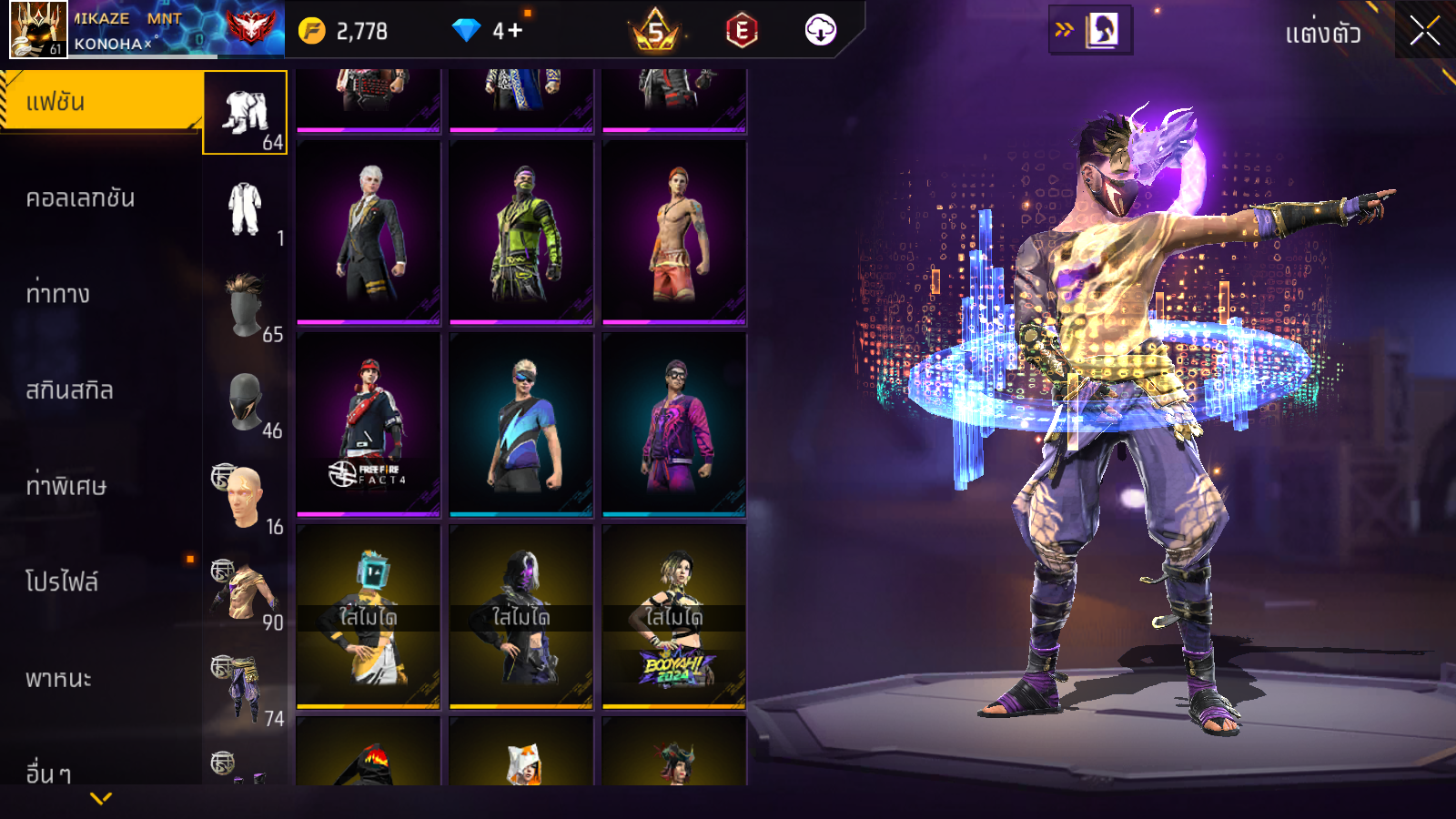Select the white jumpsuit category icon
The height and width of the screenshot is (819, 1456).
point(245,208)
